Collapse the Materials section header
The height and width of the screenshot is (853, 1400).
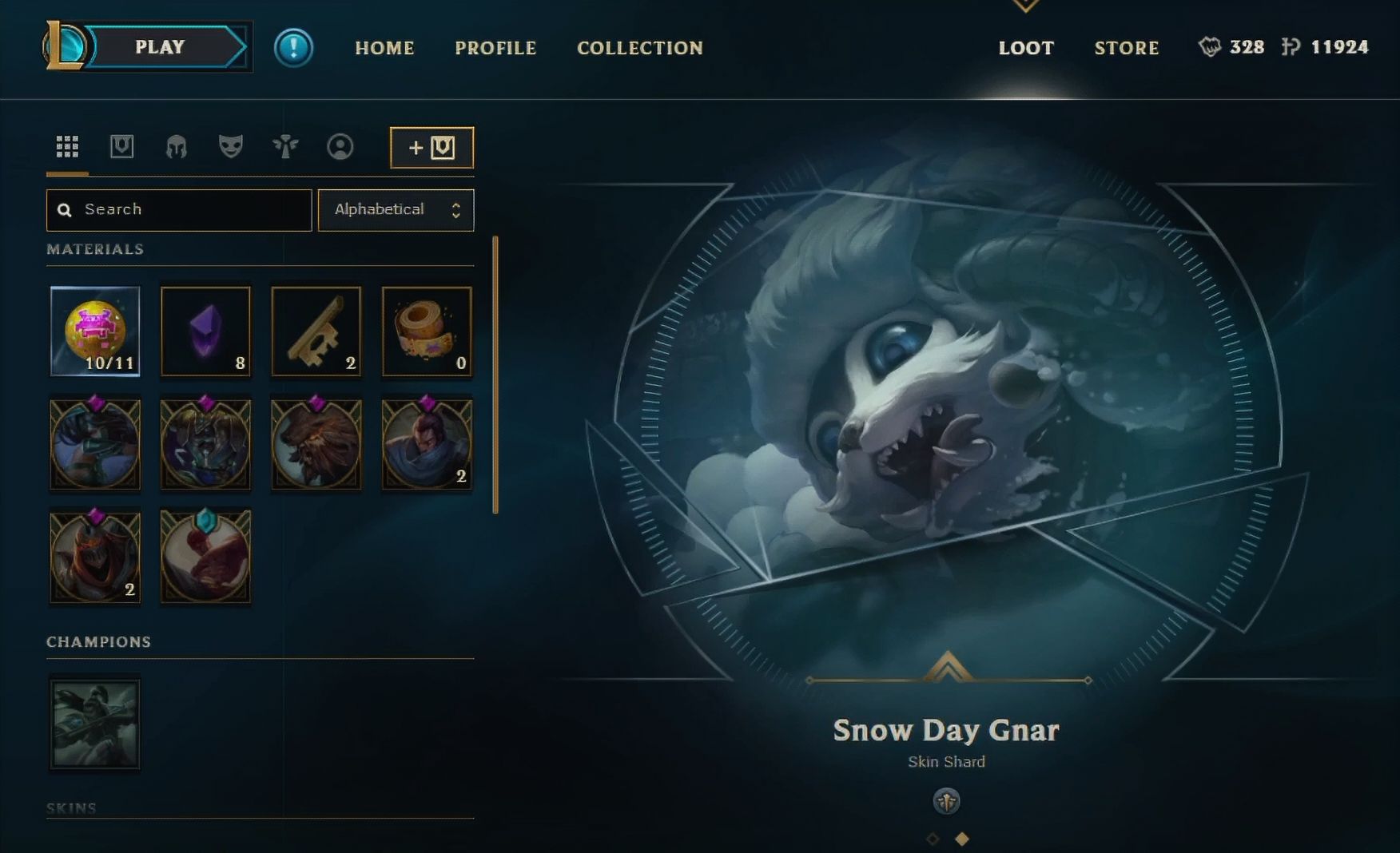click(x=96, y=249)
